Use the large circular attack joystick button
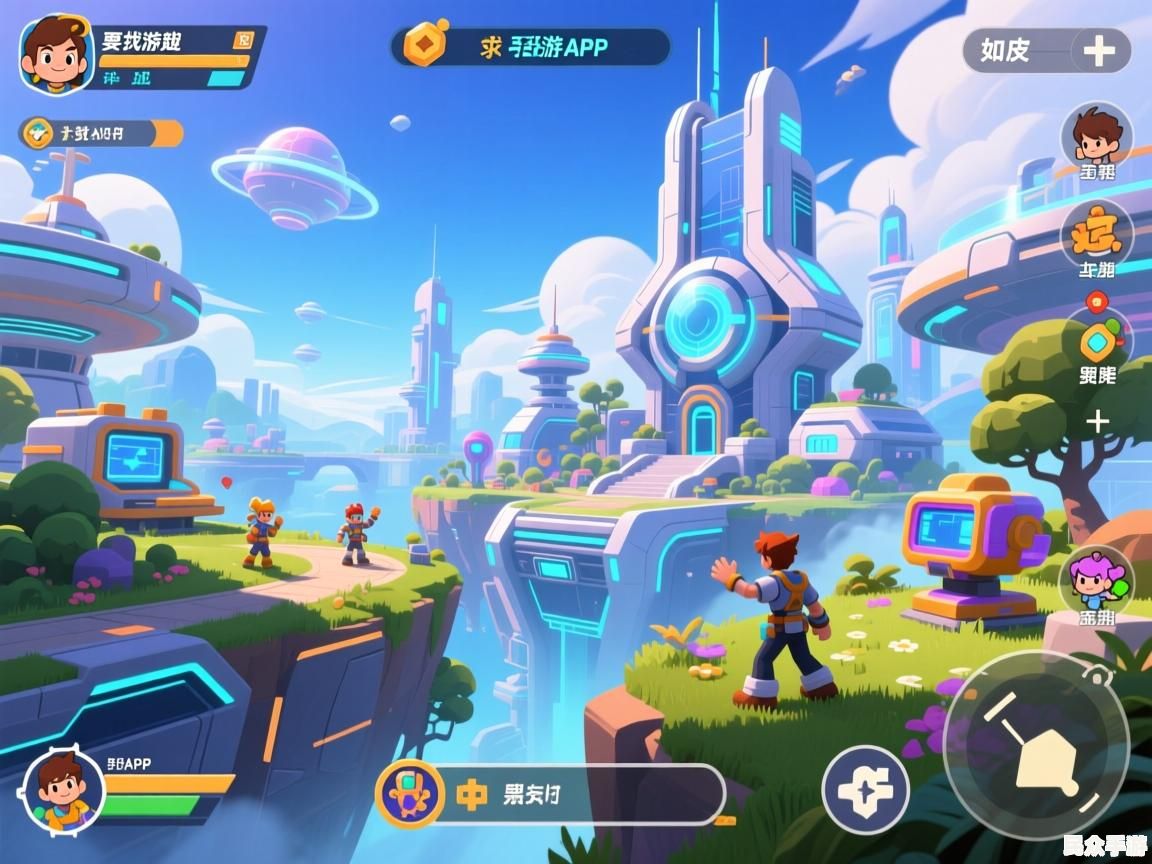Image resolution: width=1152 pixels, height=864 pixels. 1036,745
